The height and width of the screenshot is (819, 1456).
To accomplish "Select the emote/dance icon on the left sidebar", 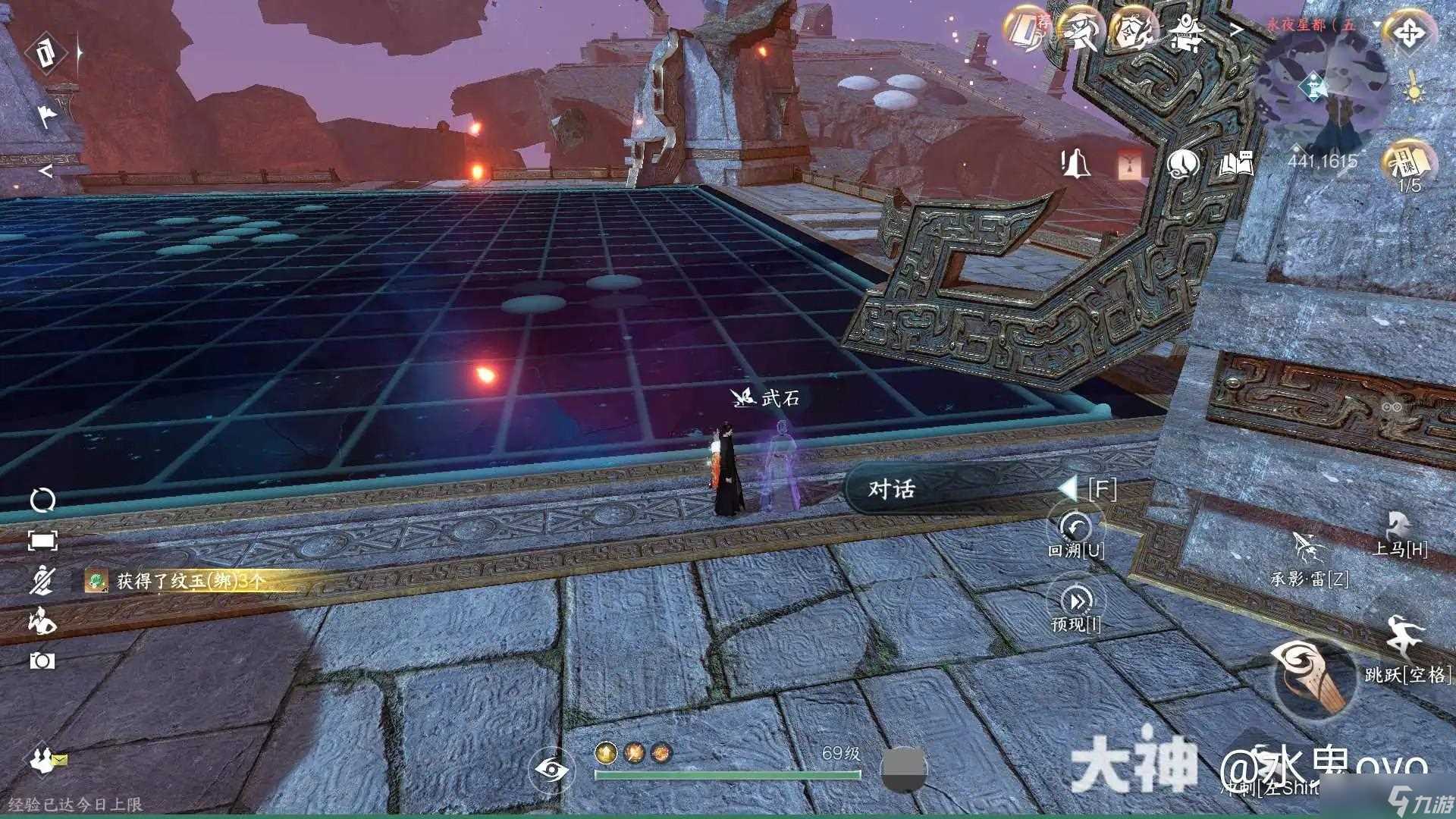I will click(x=43, y=620).
